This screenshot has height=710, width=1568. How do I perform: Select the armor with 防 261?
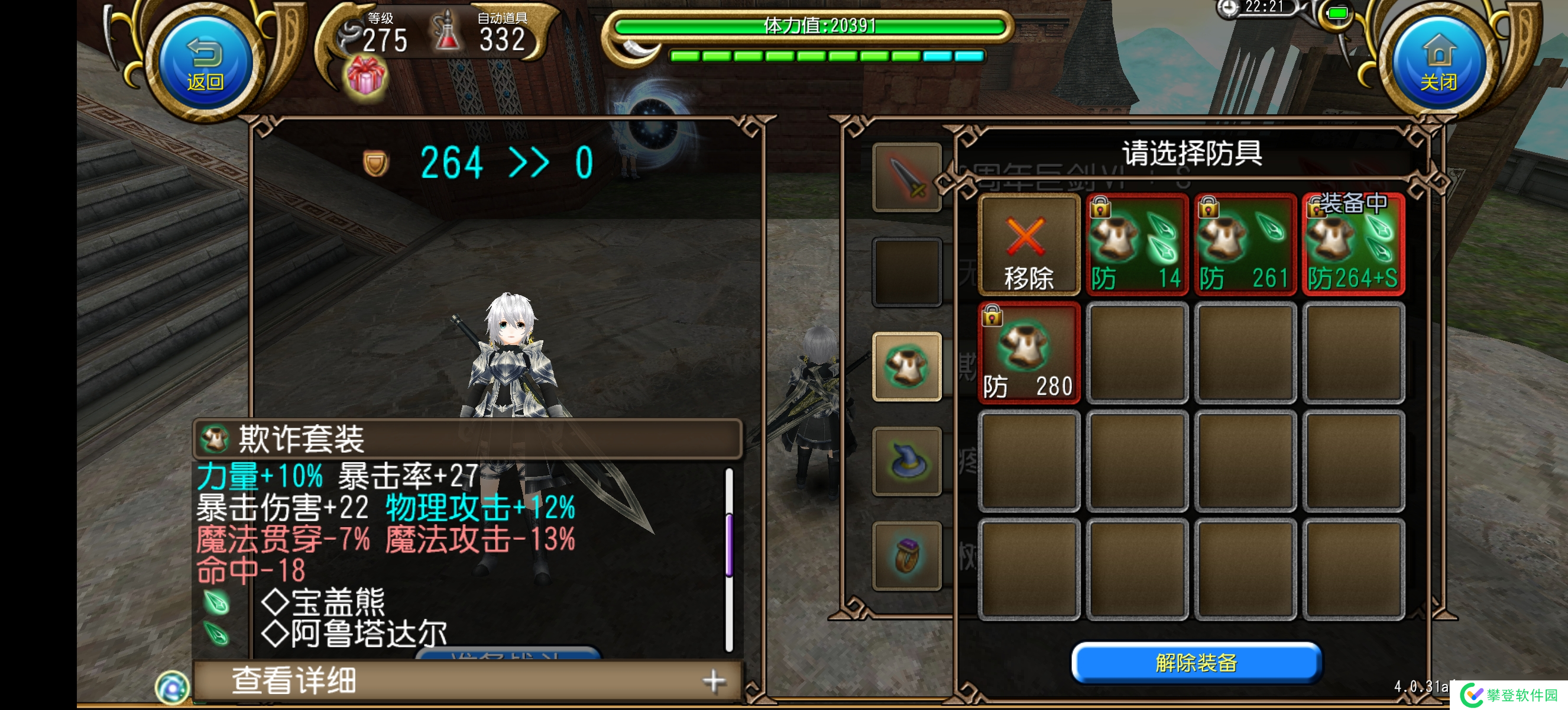tap(1244, 246)
